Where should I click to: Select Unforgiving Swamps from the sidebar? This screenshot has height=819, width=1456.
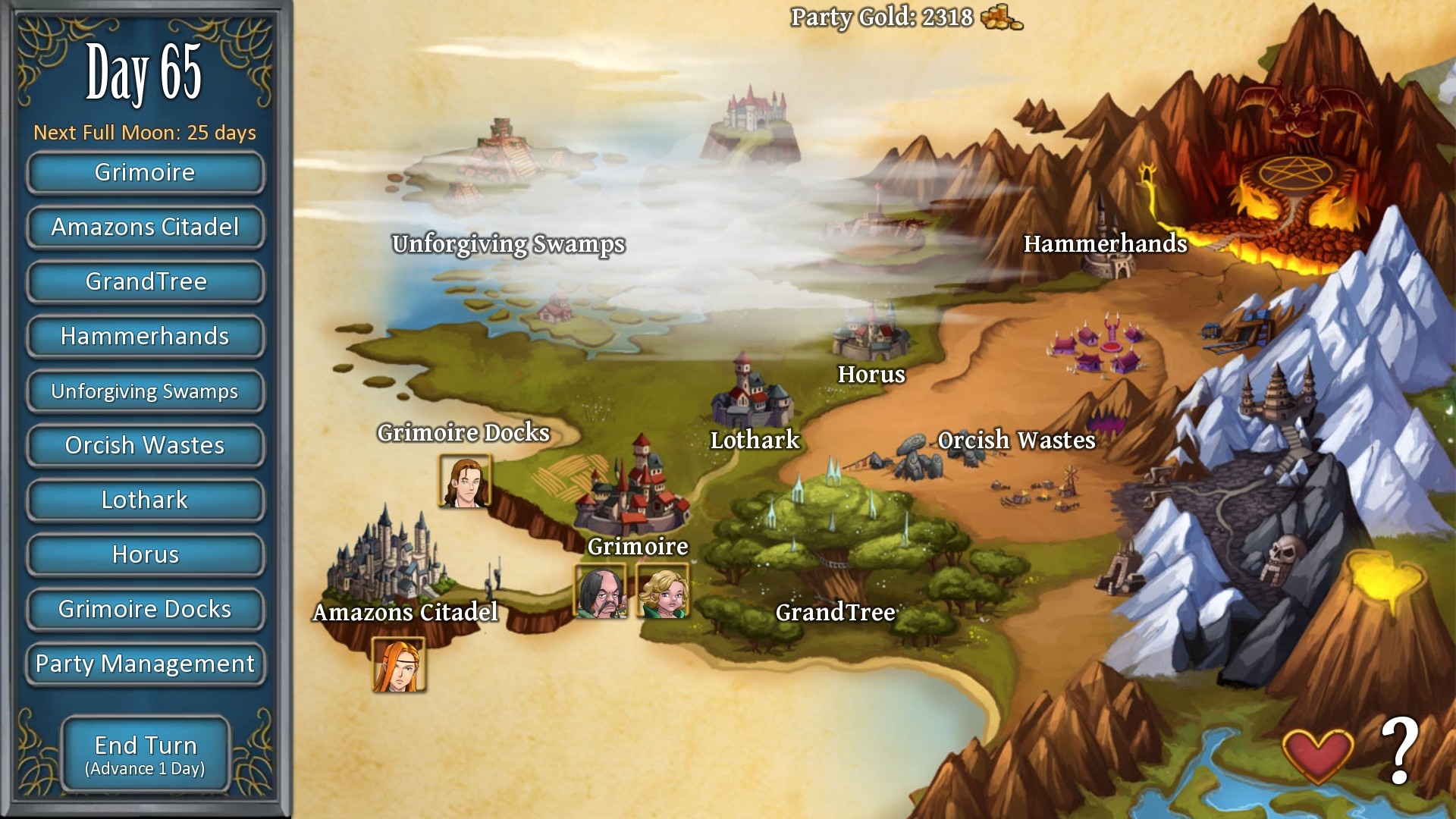145,391
